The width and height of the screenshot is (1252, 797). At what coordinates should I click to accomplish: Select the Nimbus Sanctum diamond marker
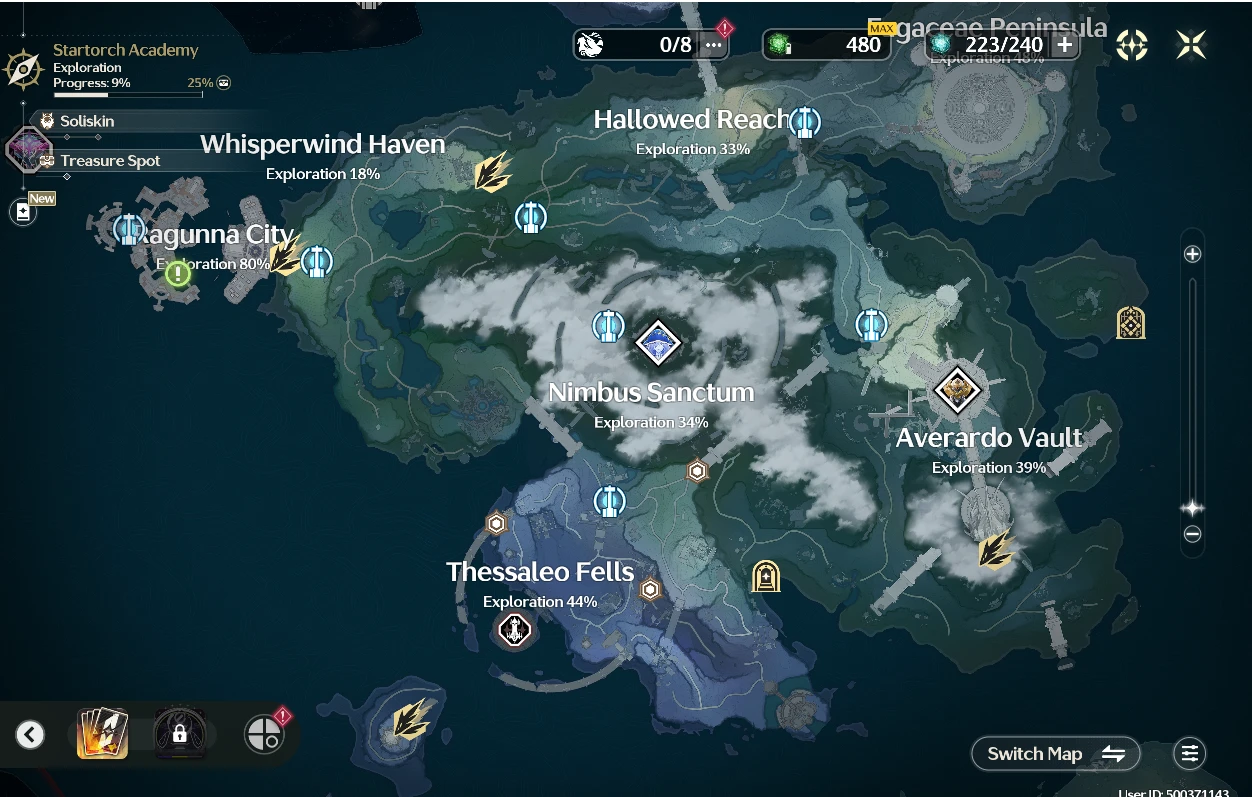tap(658, 343)
